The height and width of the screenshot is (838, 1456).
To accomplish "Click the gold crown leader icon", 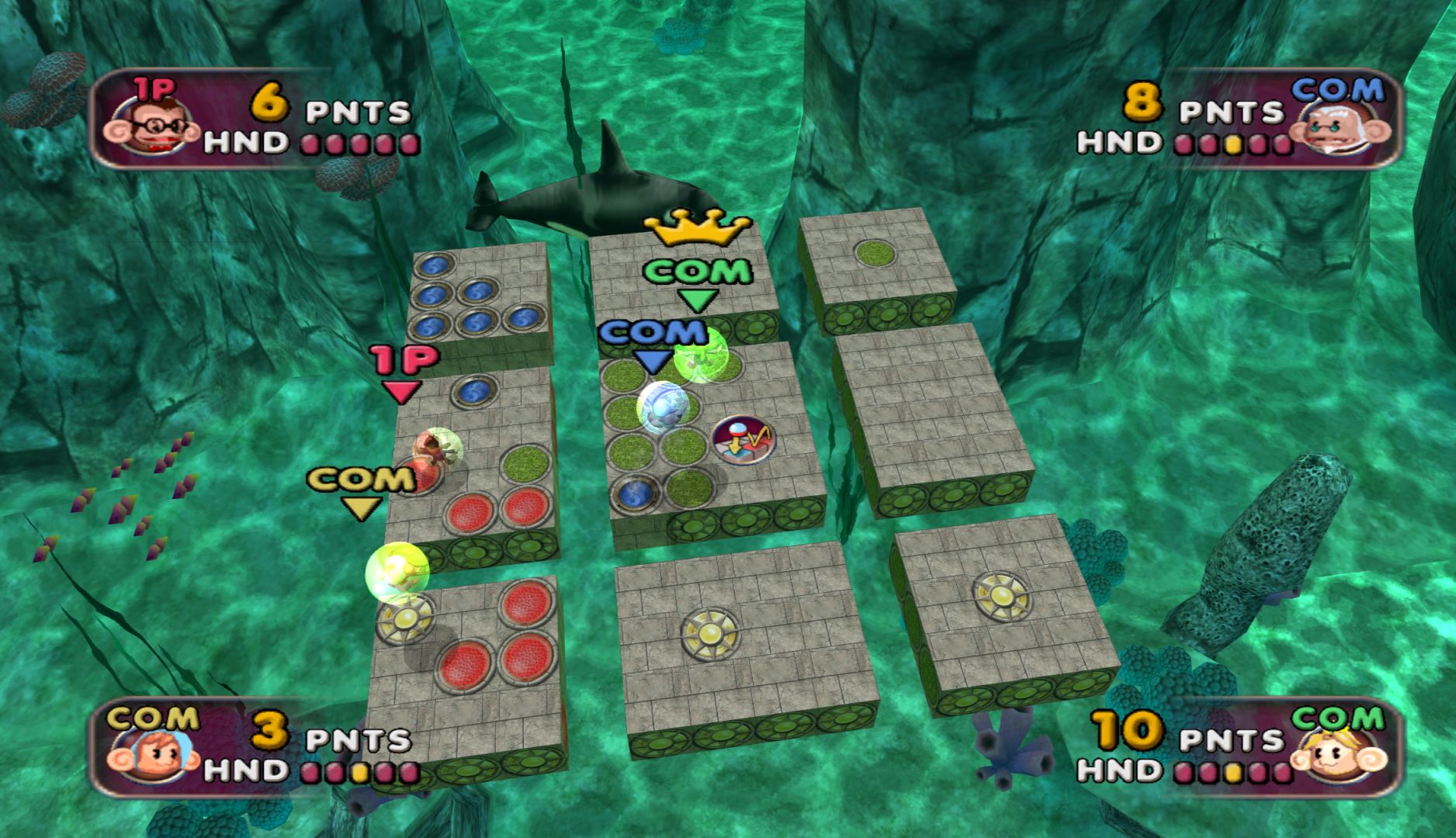I will point(696,227).
